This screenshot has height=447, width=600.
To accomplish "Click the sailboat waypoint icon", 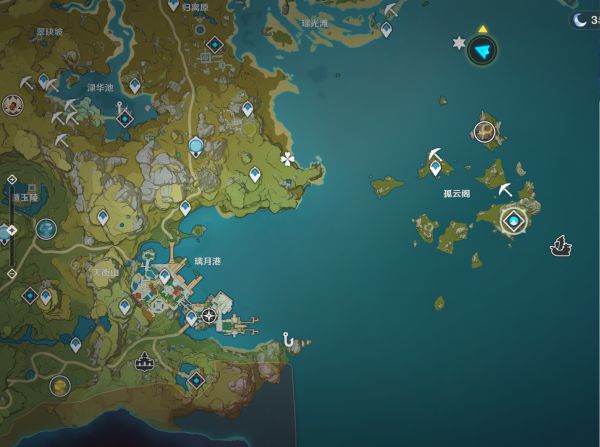I will 560,244.
